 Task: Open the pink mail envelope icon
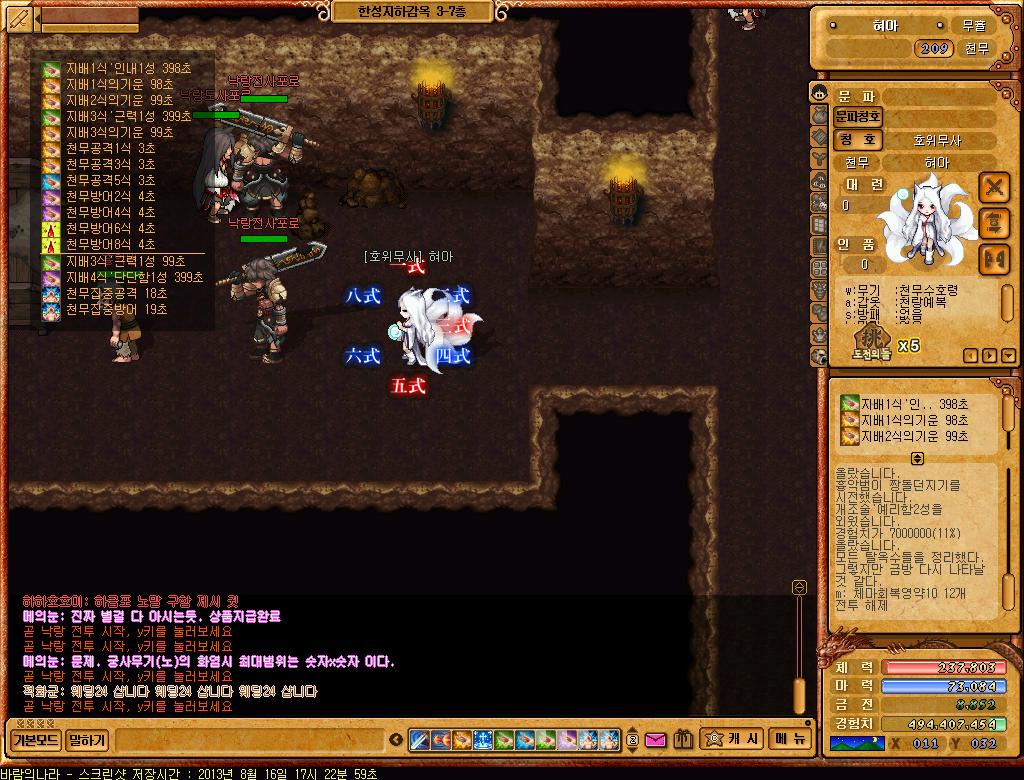tap(655, 741)
